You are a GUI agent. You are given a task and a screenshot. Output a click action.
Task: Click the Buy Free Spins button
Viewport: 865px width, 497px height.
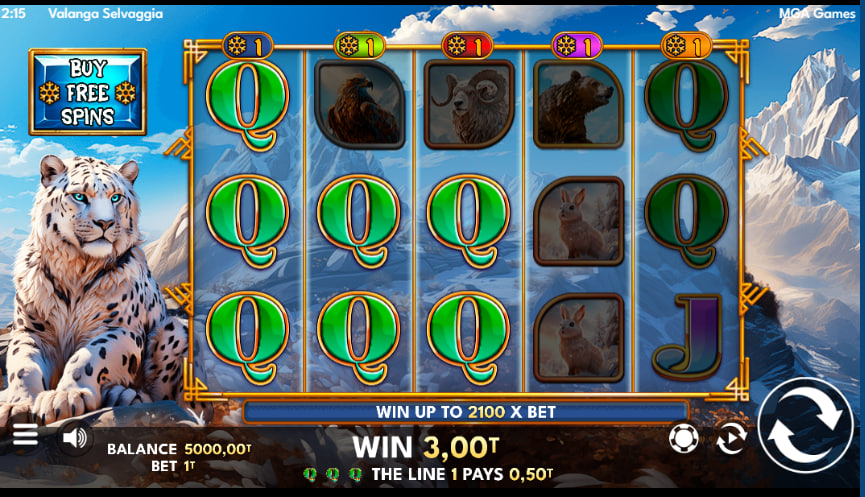(x=87, y=92)
